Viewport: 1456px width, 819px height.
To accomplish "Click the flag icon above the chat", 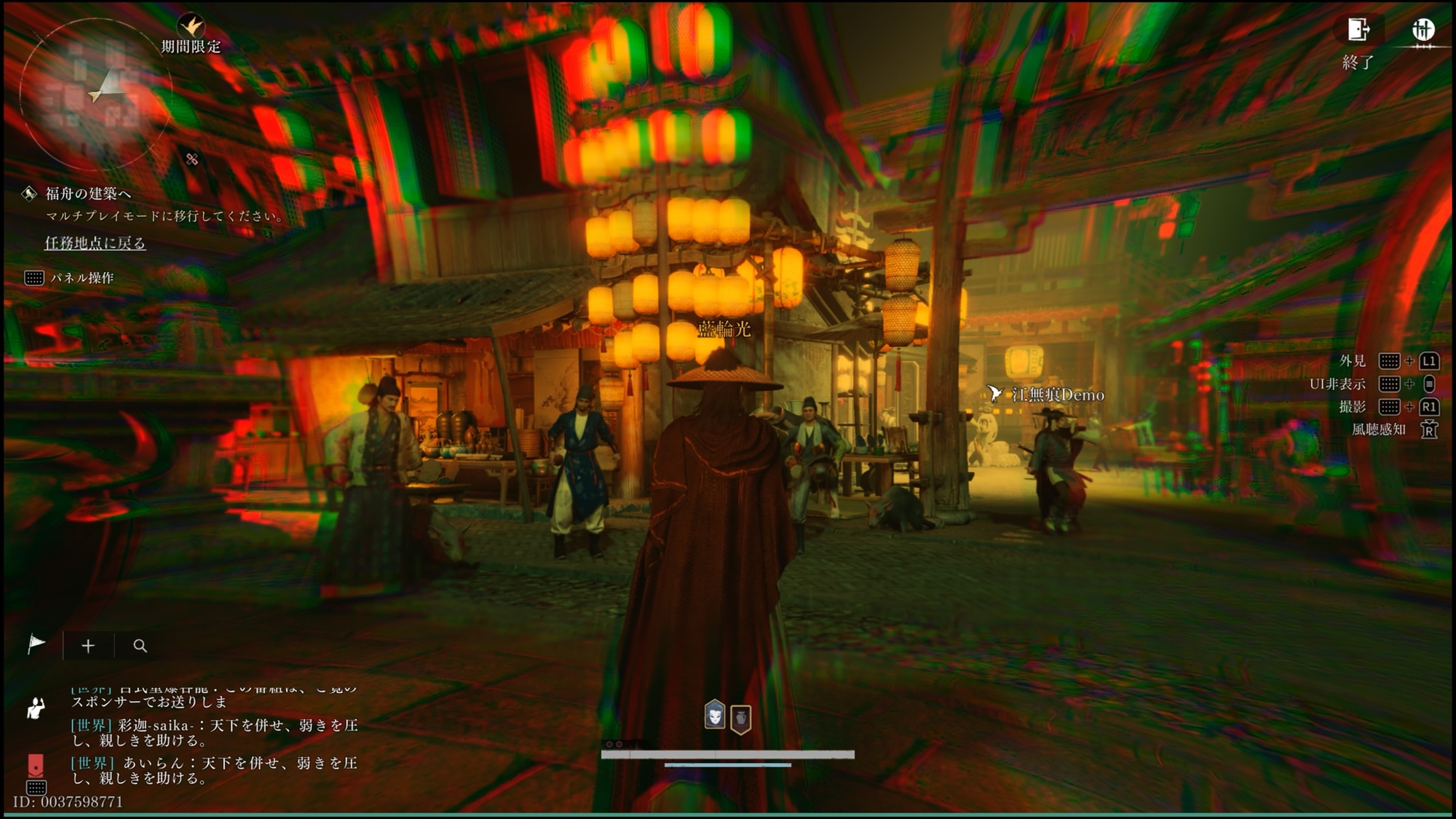I will (x=36, y=645).
